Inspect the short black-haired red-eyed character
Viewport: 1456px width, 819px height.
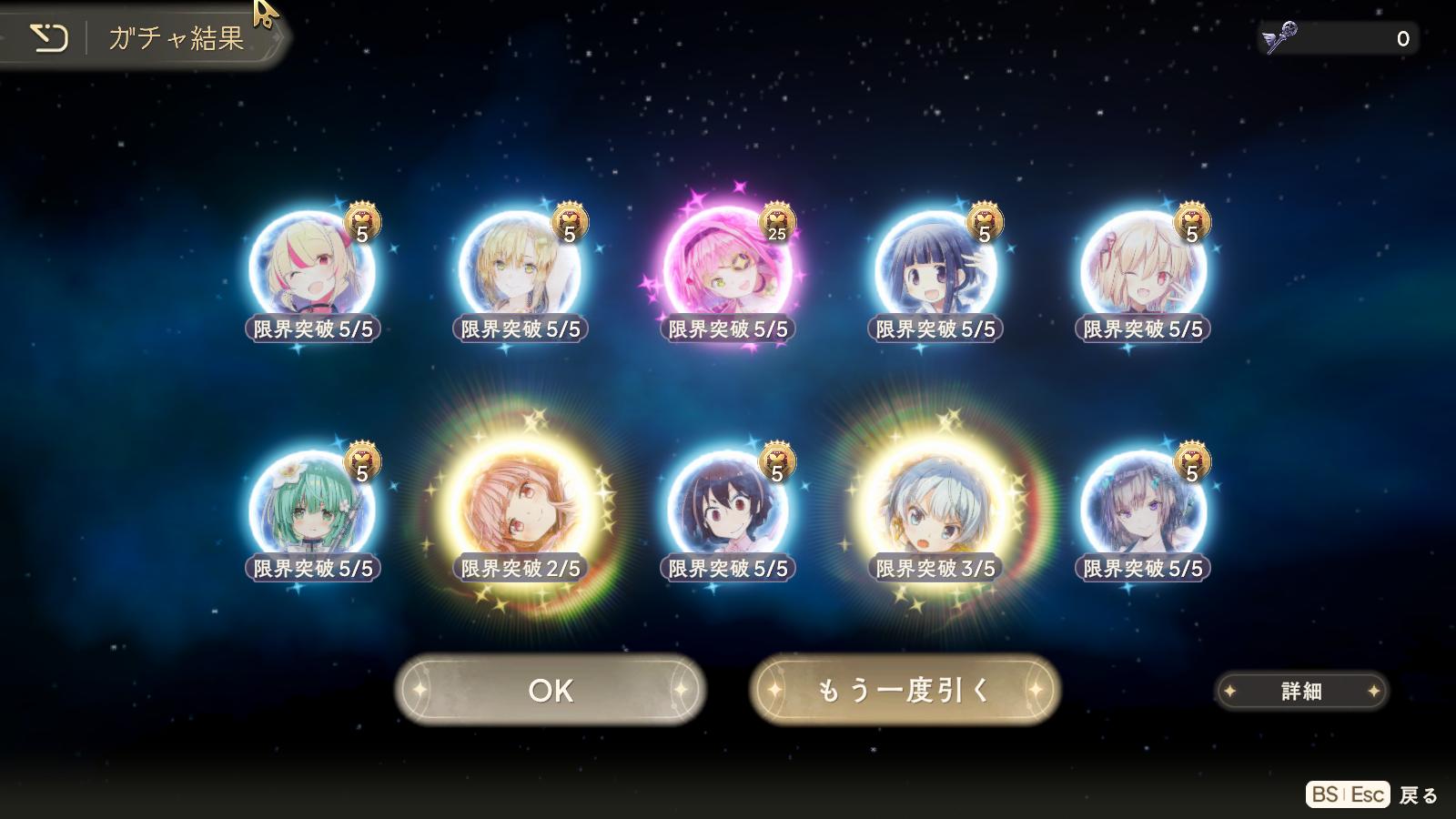[727, 510]
